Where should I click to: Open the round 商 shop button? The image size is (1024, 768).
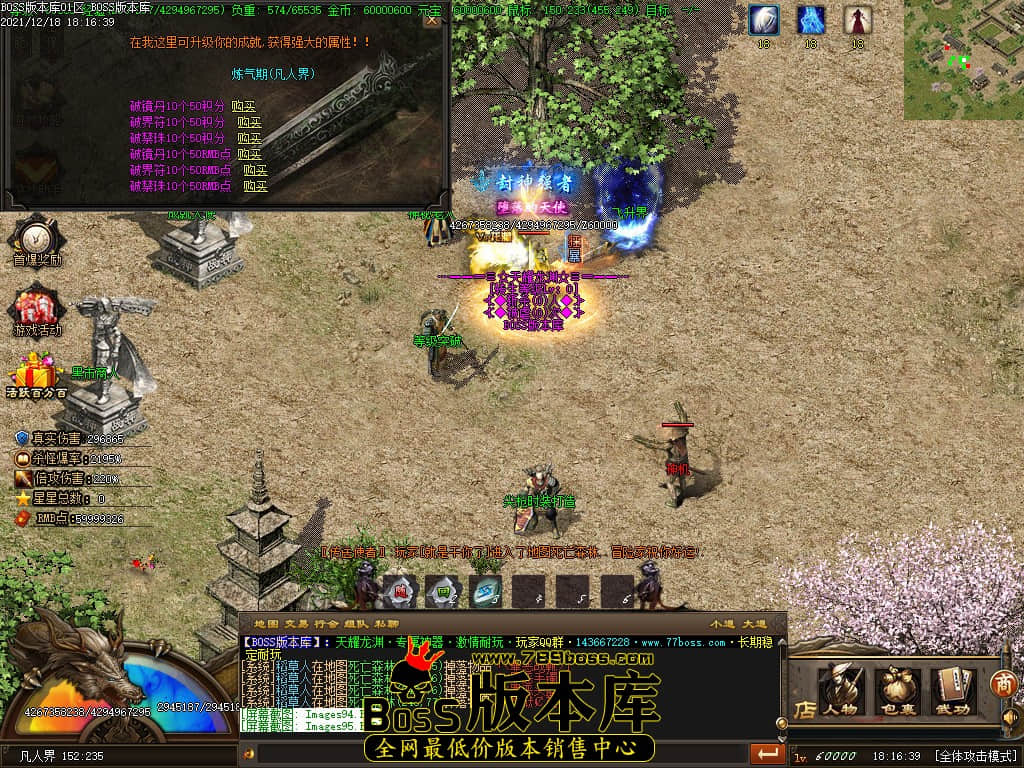[x=1003, y=684]
